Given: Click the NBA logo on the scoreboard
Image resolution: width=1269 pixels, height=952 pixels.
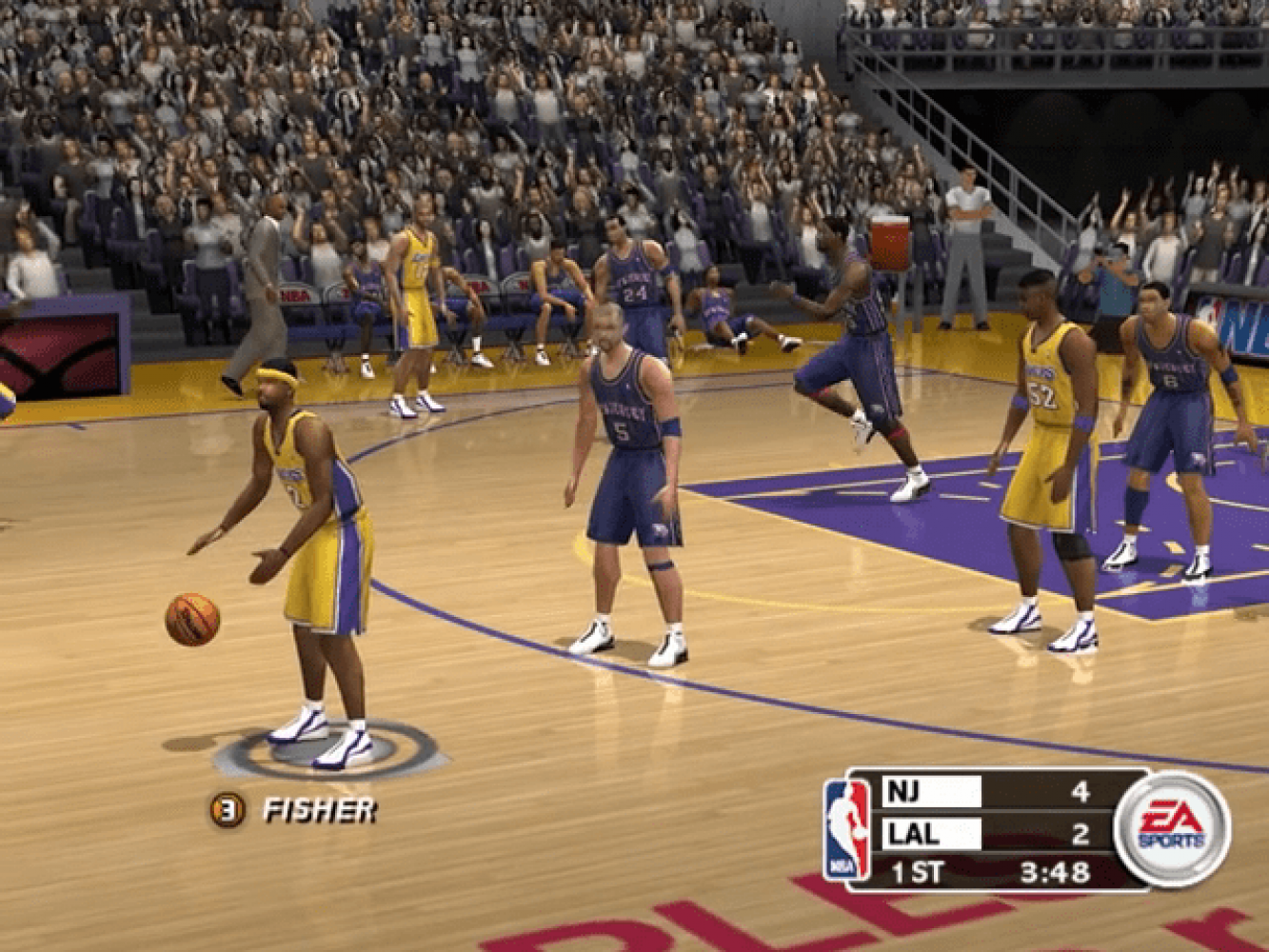Looking at the screenshot, I should (846, 829).
